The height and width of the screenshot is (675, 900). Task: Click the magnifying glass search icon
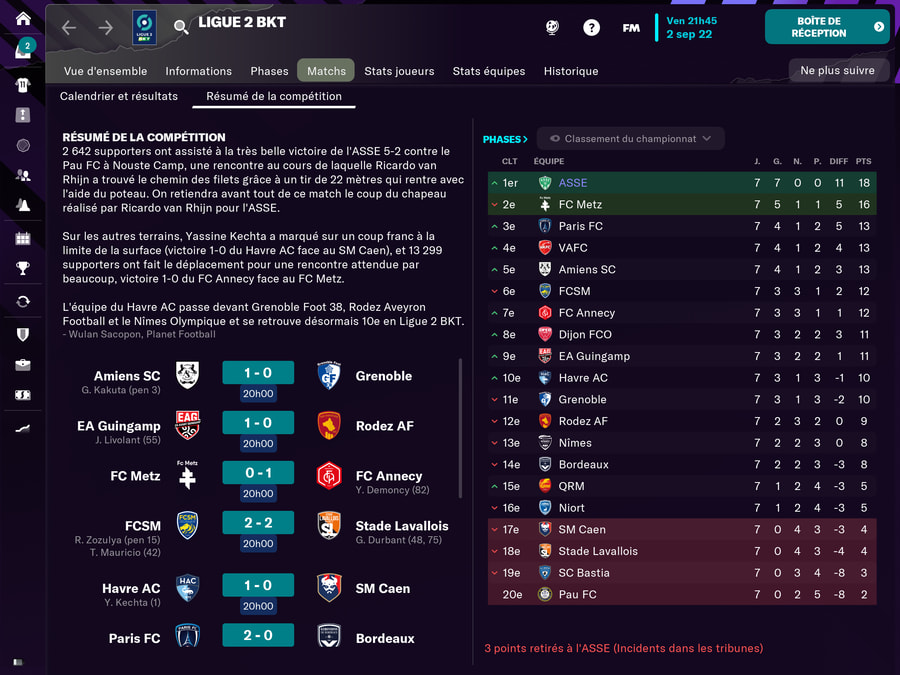(x=181, y=27)
